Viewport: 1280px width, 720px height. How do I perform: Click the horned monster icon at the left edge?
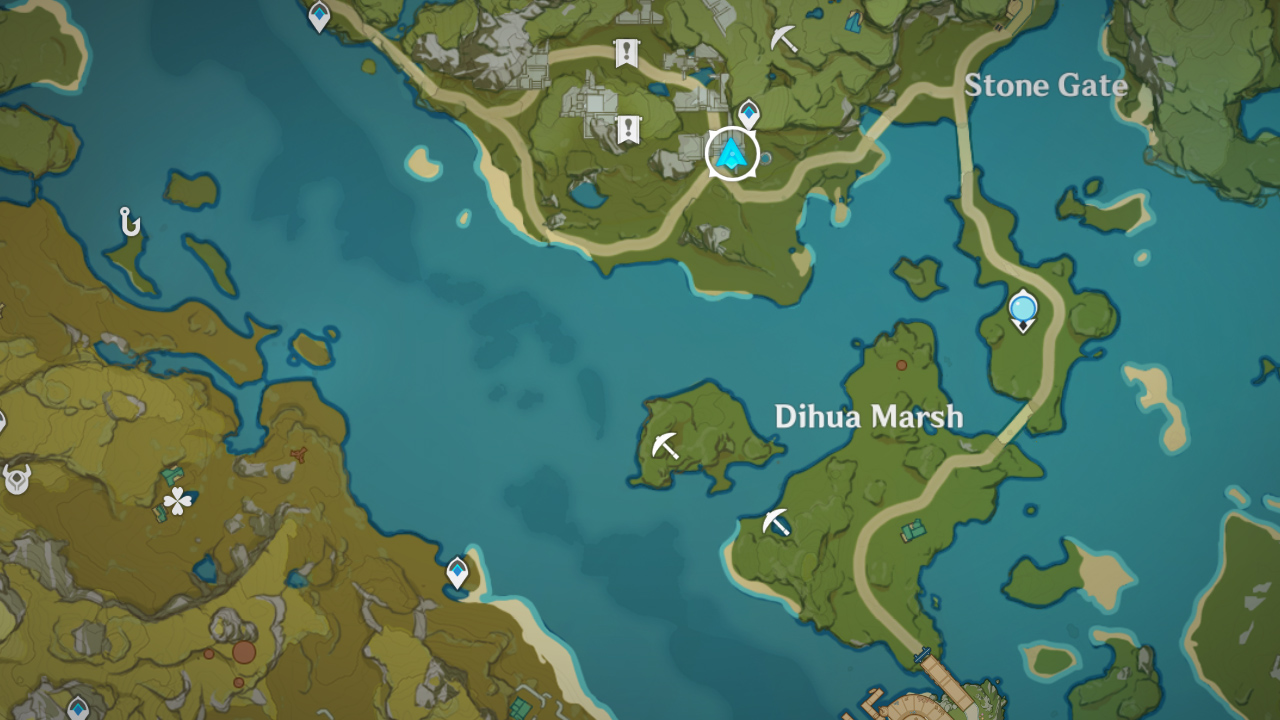(x=15, y=478)
